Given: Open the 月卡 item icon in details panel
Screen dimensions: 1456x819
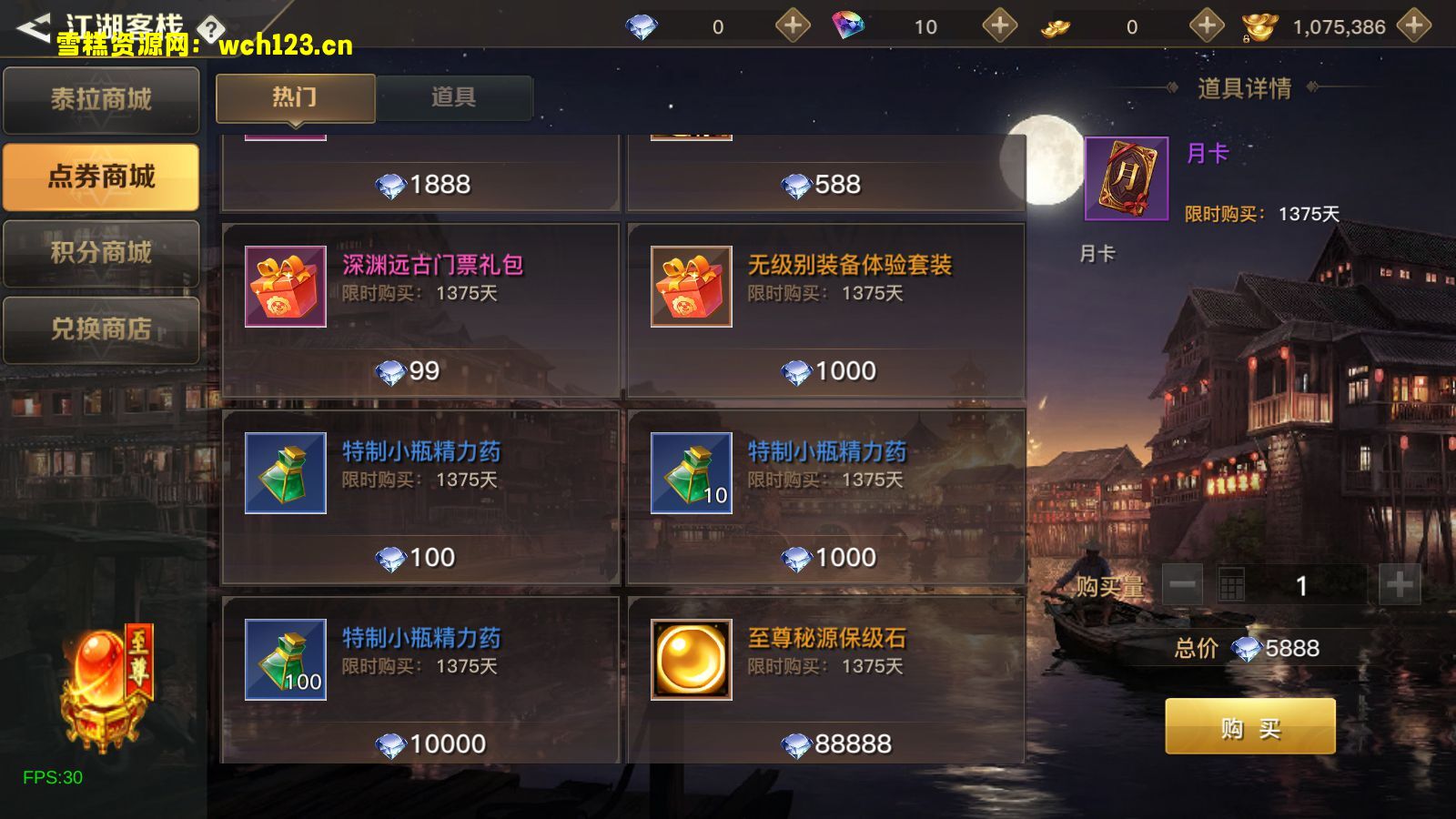Looking at the screenshot, I should [1125, 179].
